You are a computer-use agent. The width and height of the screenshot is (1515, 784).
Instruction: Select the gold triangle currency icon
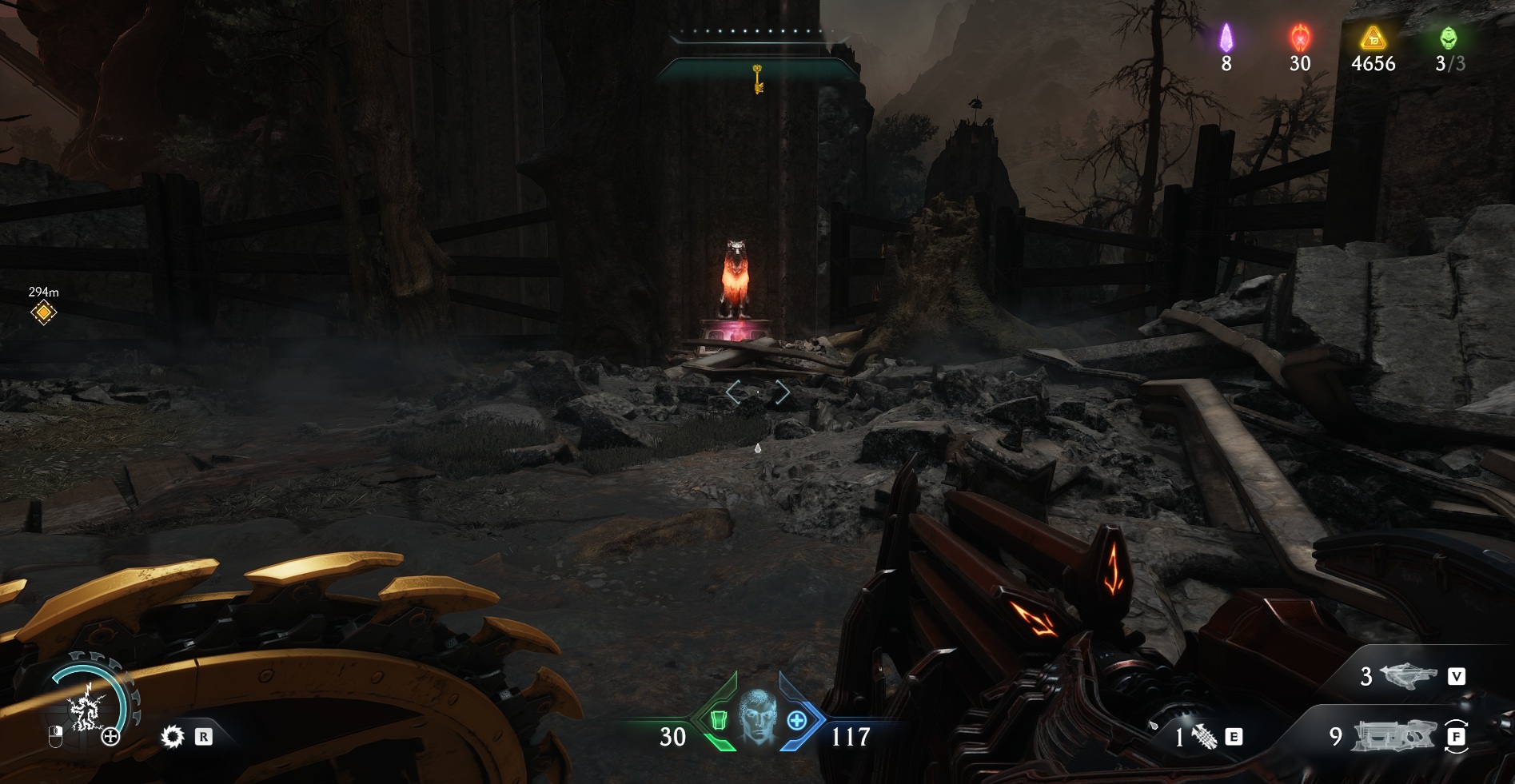[x=1373, y=38]
